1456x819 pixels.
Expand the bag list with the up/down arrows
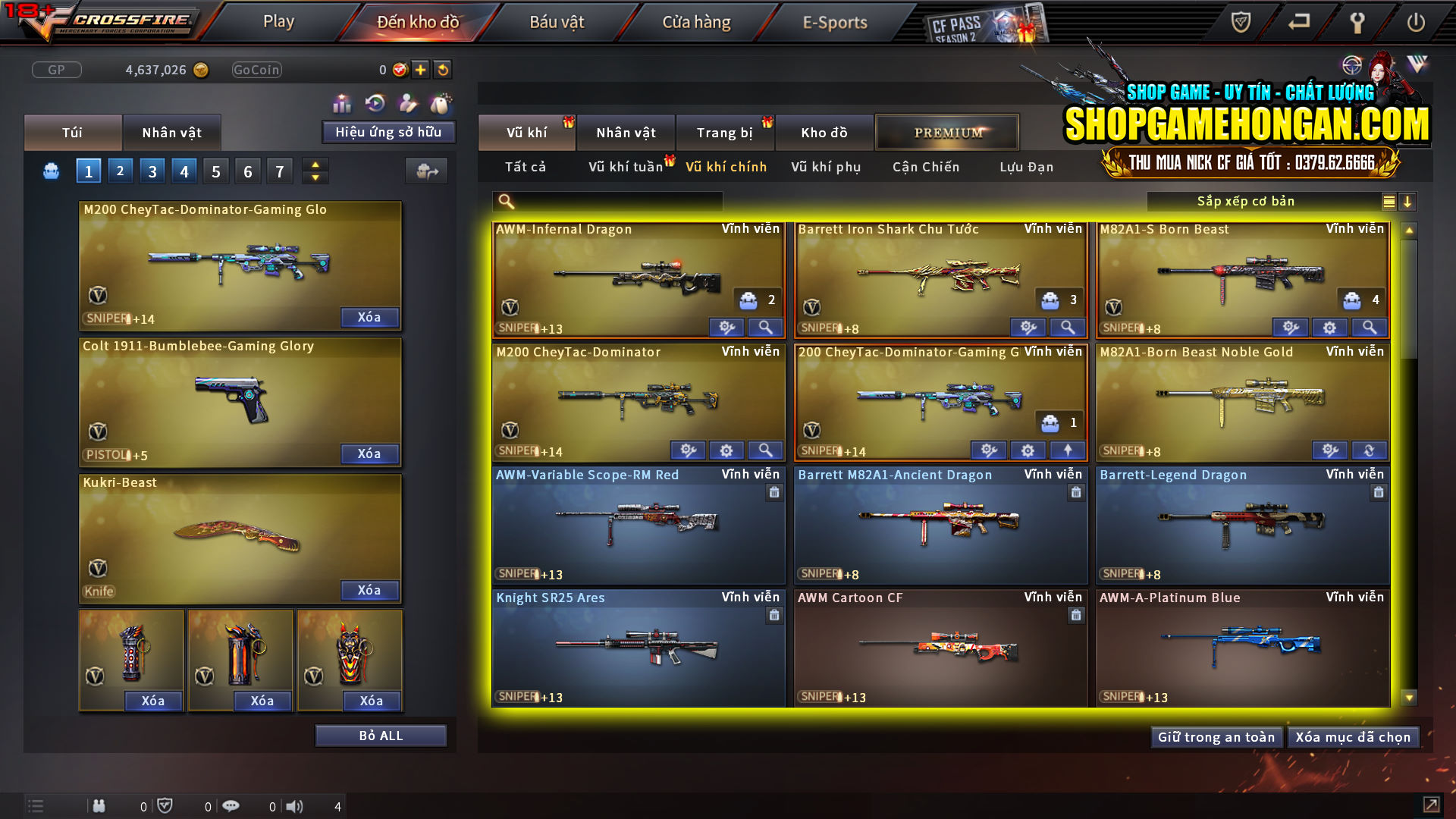pos(315,171)
